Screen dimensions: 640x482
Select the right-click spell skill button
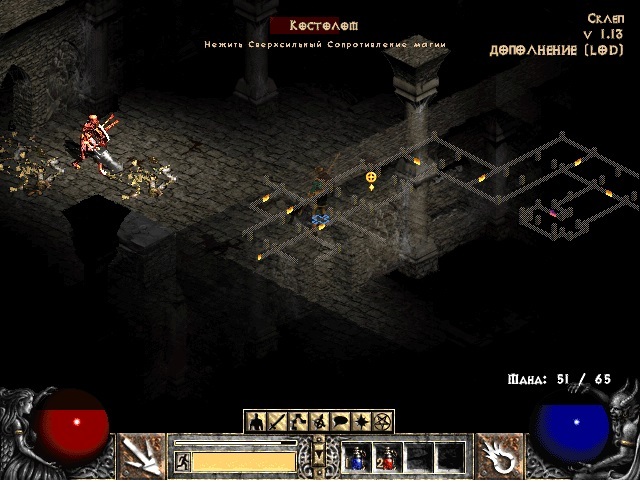[498, 455]
